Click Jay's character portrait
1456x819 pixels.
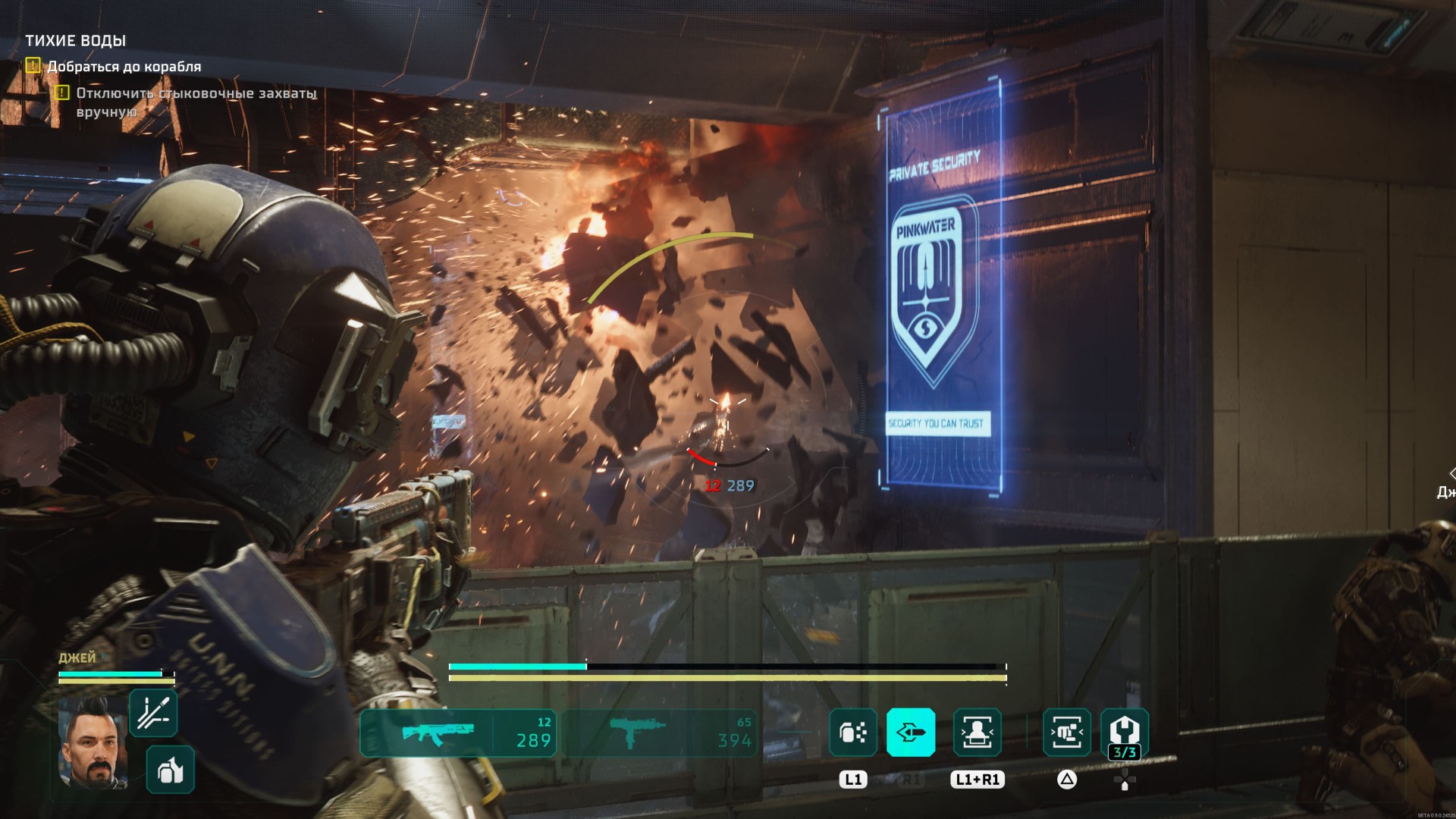click(x=93, y=743)
